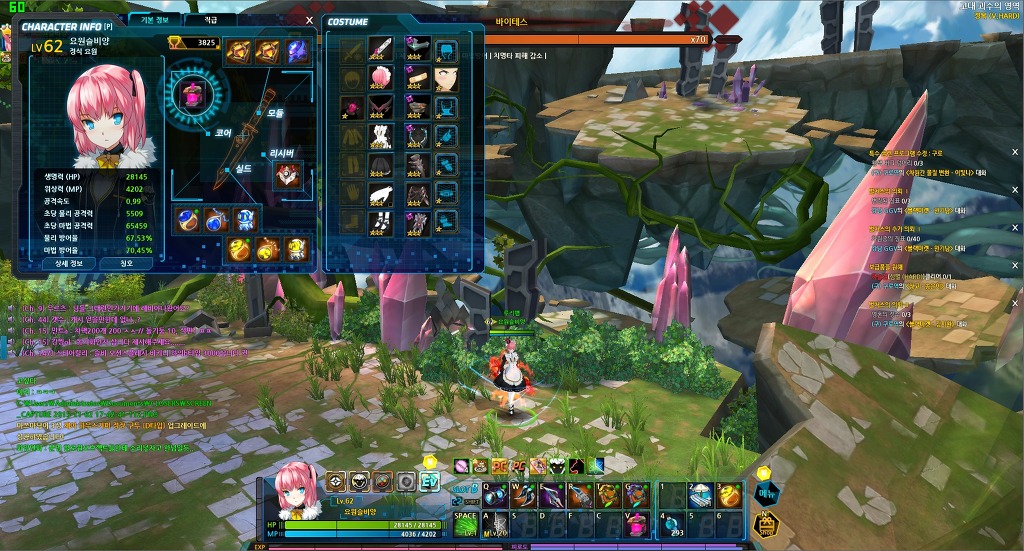This screenshot has height=551, width=1024.
Task: Select the black skirt costume slot
Action: 382,165
